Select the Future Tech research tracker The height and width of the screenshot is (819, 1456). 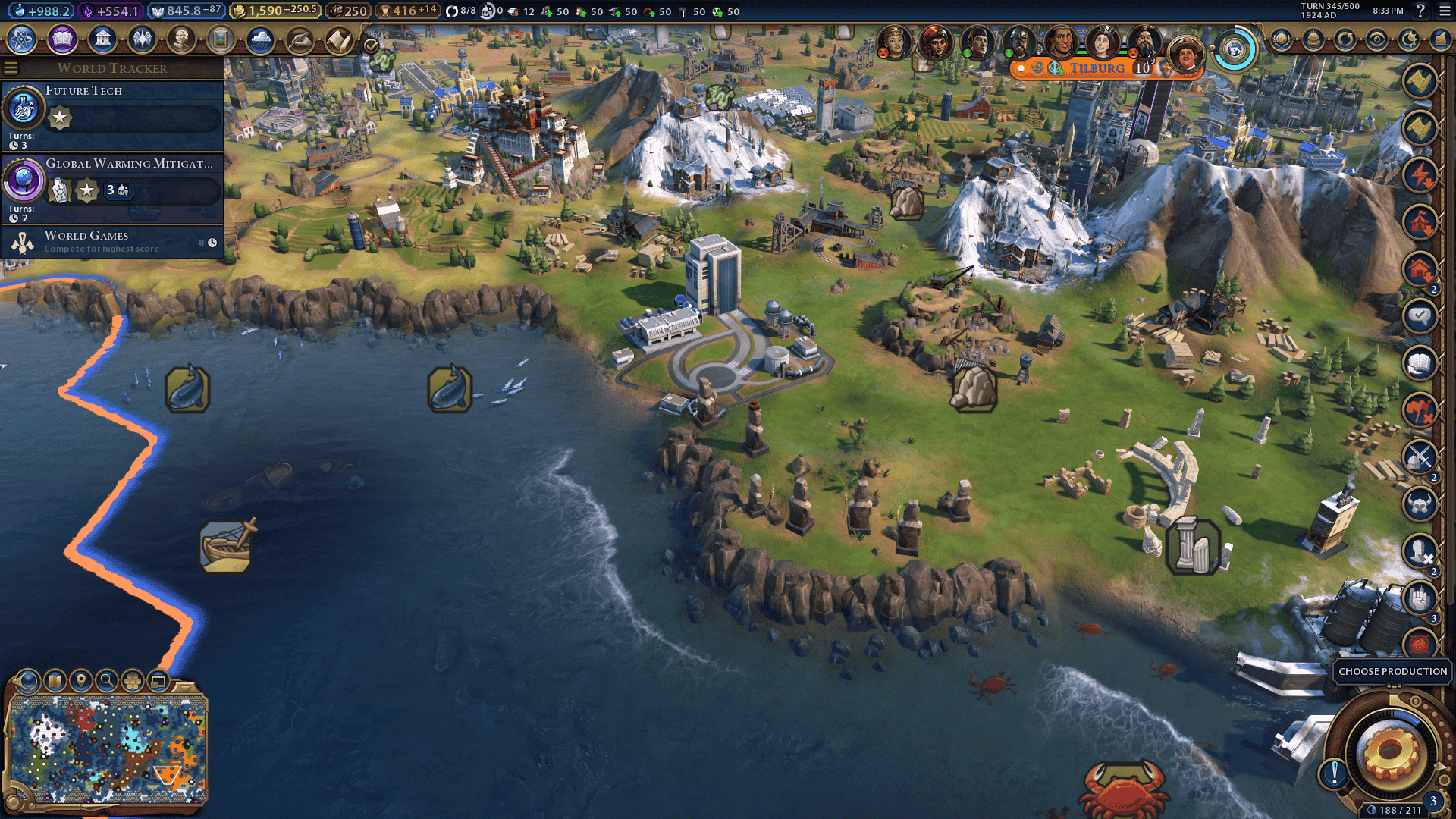point(112,115)
